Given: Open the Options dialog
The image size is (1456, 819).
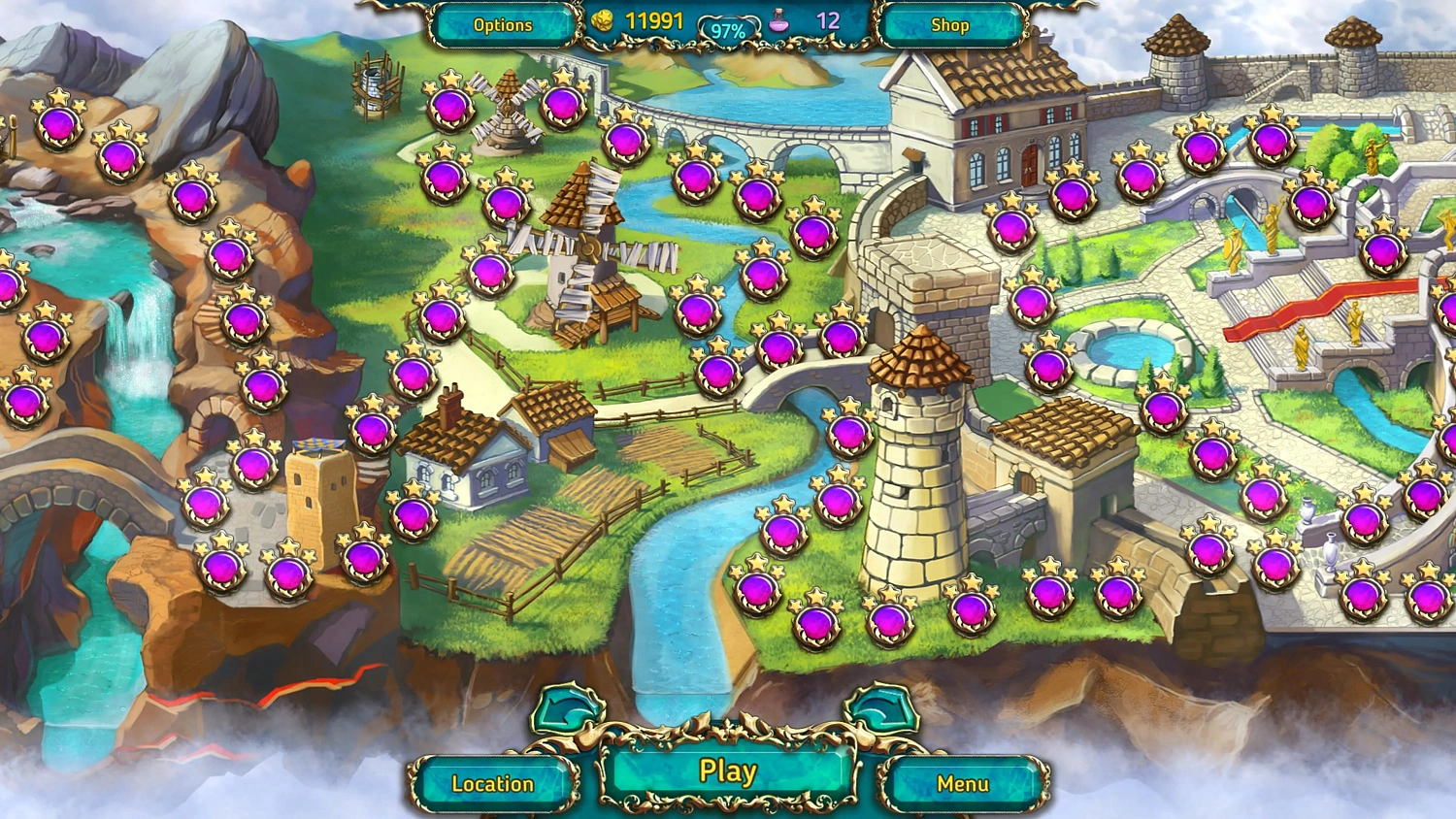Looking at the screenshot, I should click(503, 26).
